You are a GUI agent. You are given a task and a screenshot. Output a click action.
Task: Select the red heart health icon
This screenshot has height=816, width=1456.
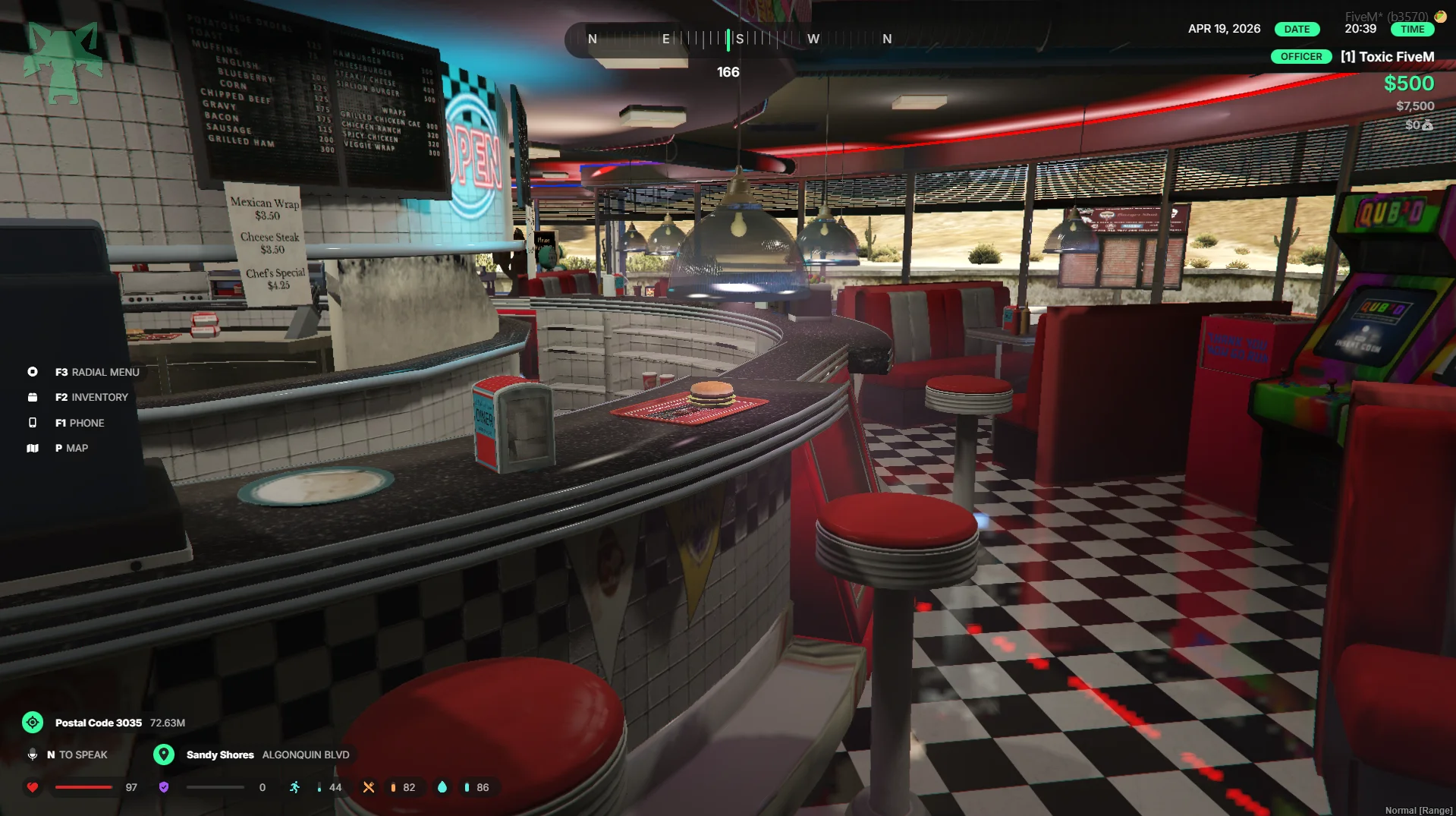(33, 787)
